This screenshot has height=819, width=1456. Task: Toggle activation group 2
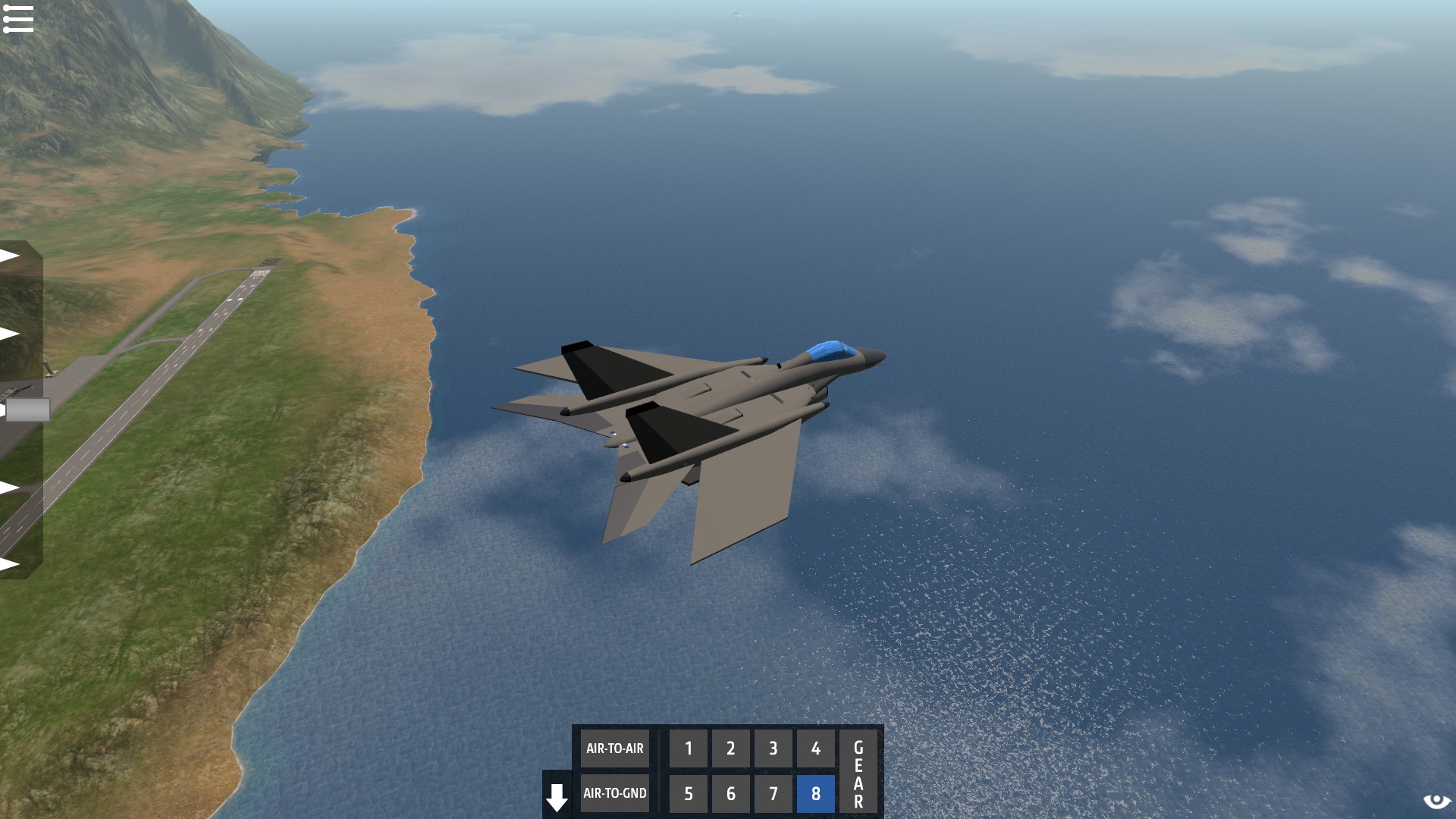731,748
